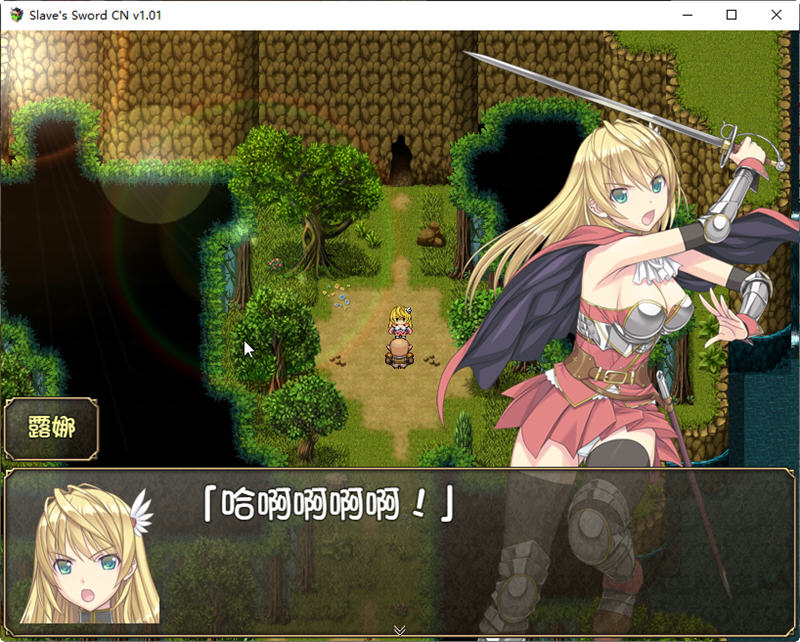This screenshot has height=642, width=800.
Task: Maximize the game window
Action: click(x=731, y=15)
